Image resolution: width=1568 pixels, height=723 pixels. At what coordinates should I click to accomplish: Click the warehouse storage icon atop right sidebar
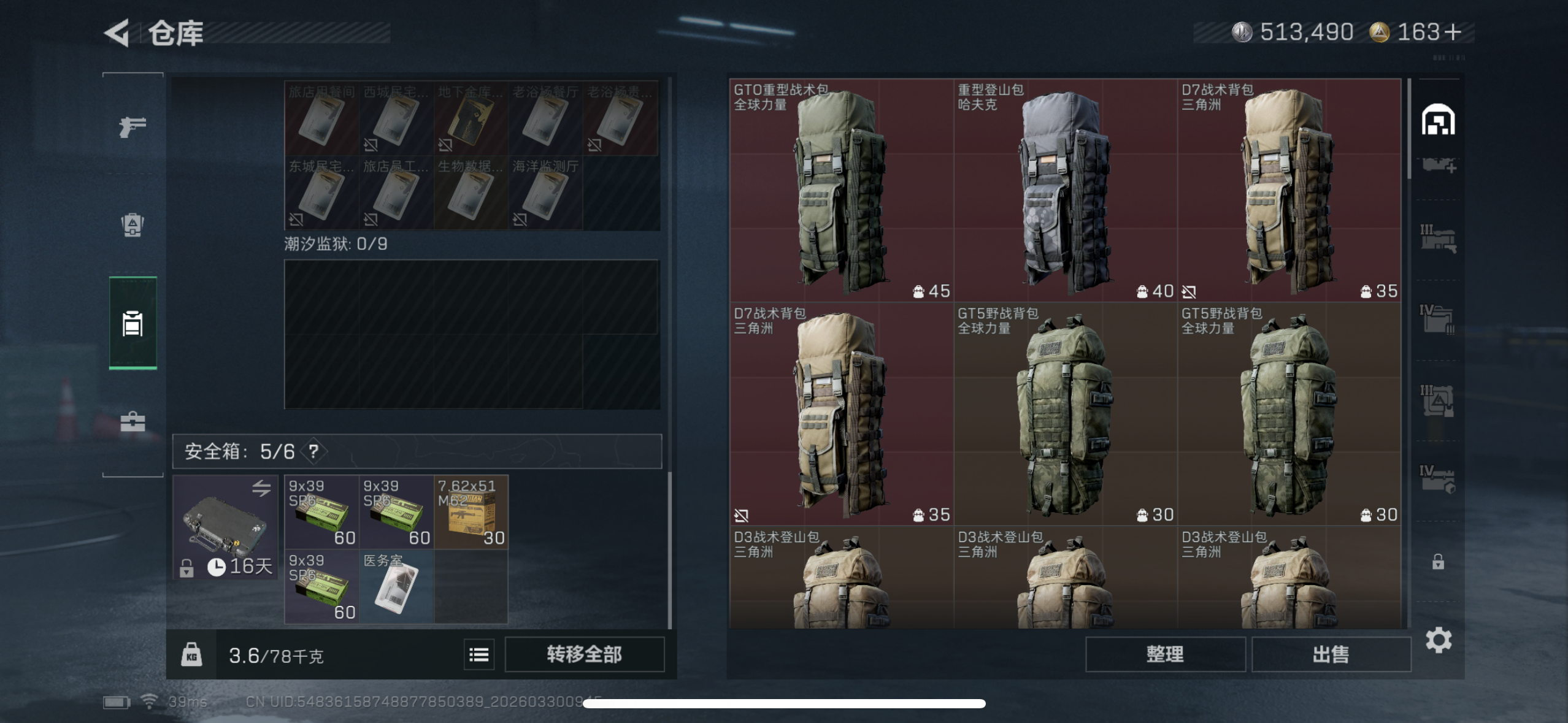(1437, 120)
